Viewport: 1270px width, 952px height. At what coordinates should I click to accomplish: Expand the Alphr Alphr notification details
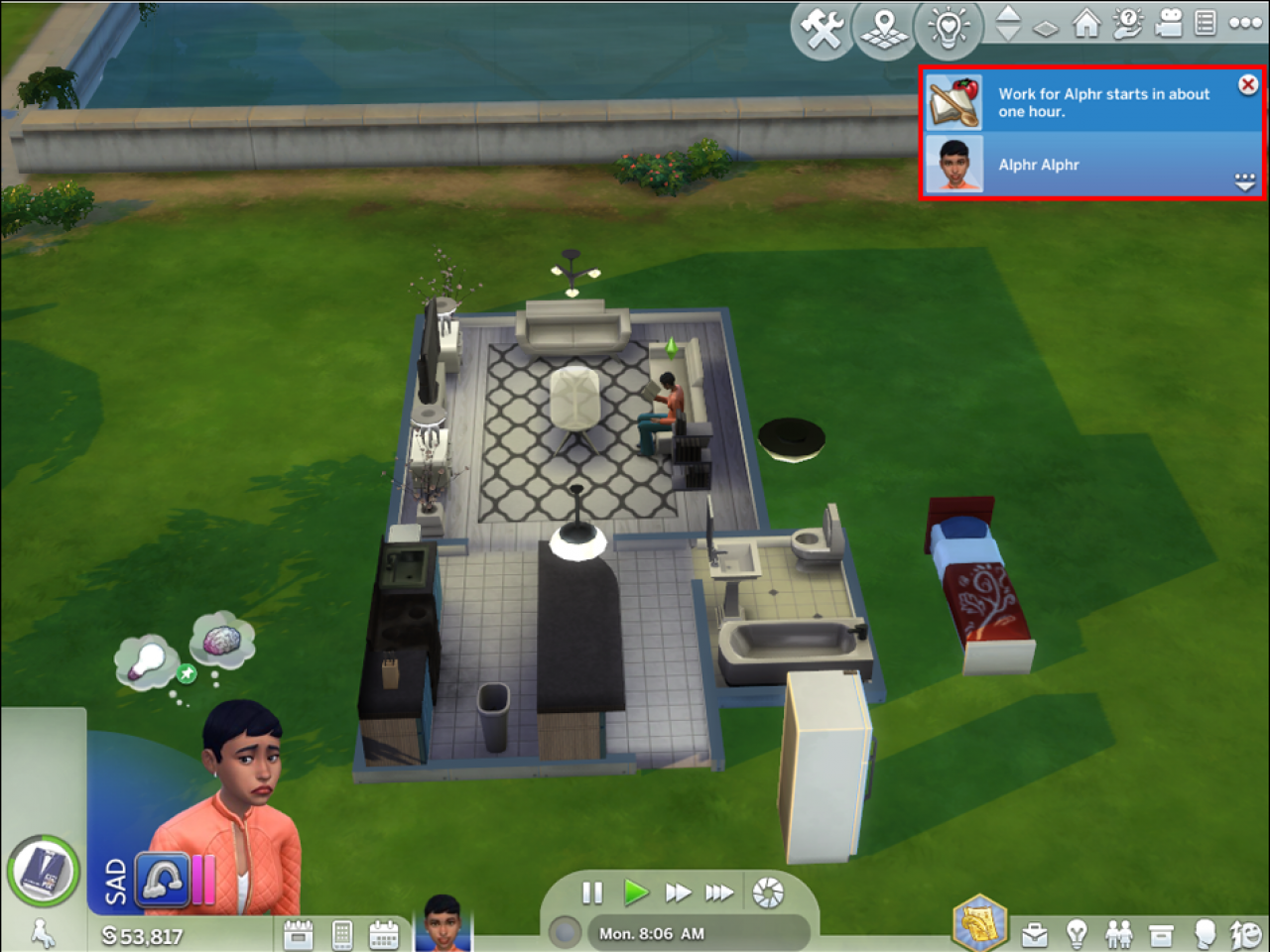click(x=1243, y=180)
